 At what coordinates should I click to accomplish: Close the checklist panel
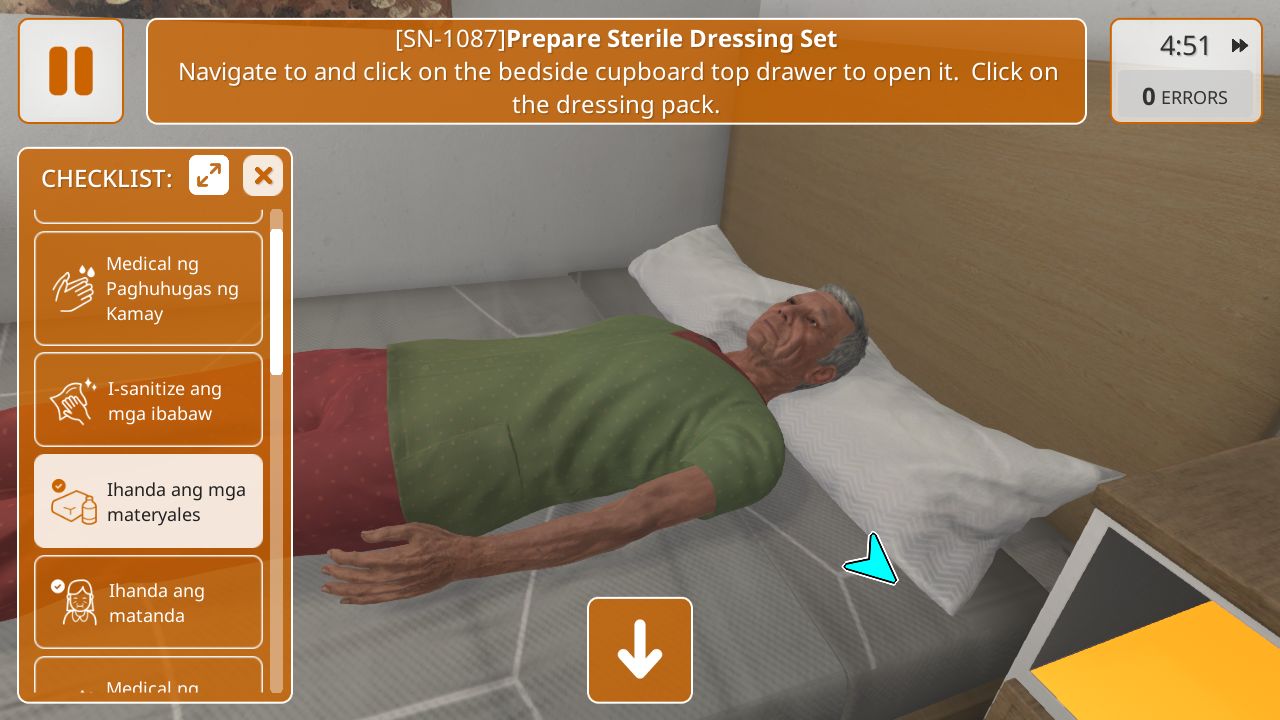point(263,176)
